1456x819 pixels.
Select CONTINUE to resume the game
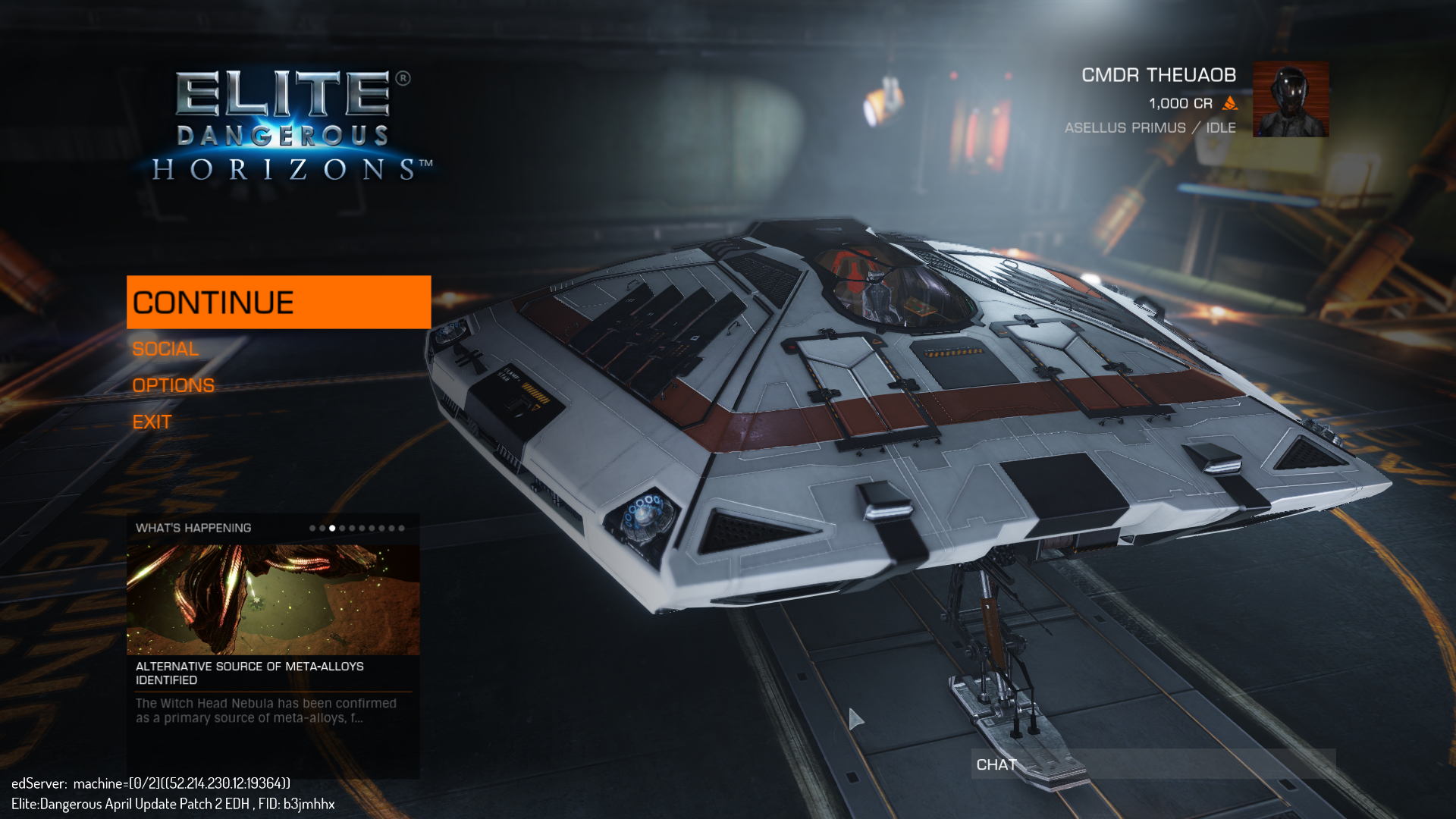[278, 302]
